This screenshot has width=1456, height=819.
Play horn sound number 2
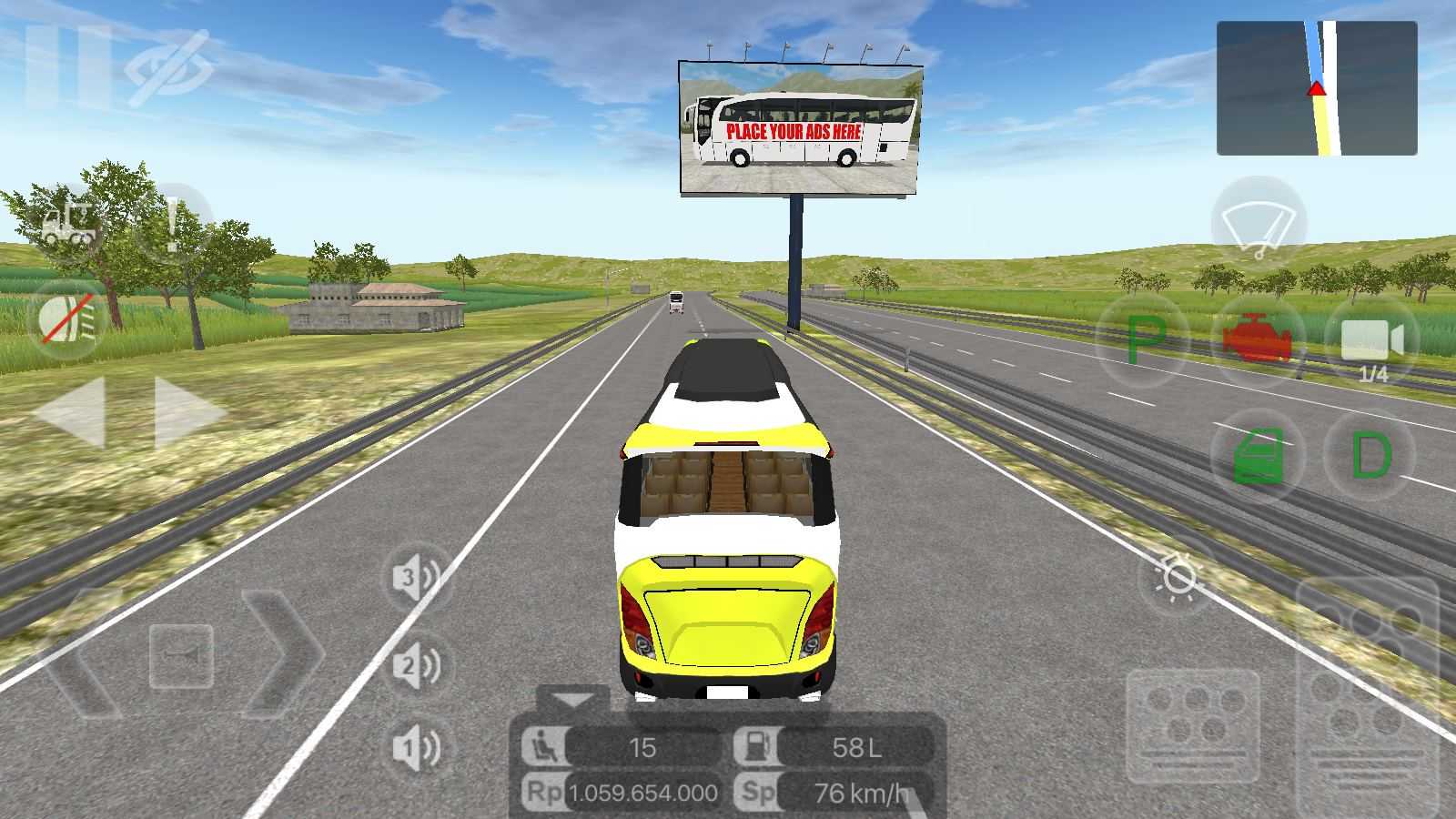pos(416,667)
